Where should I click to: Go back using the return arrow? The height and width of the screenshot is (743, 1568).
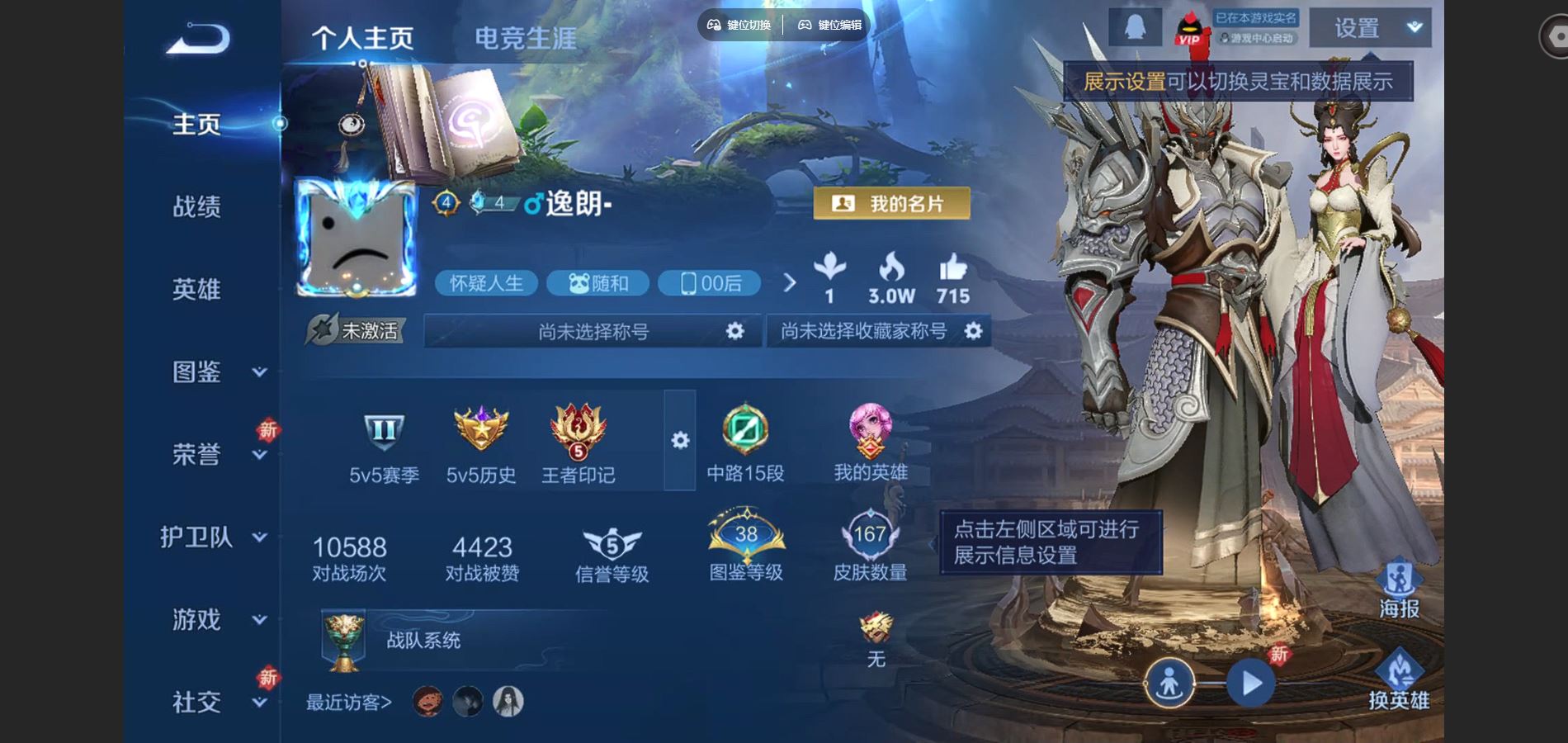pos(198,38)
